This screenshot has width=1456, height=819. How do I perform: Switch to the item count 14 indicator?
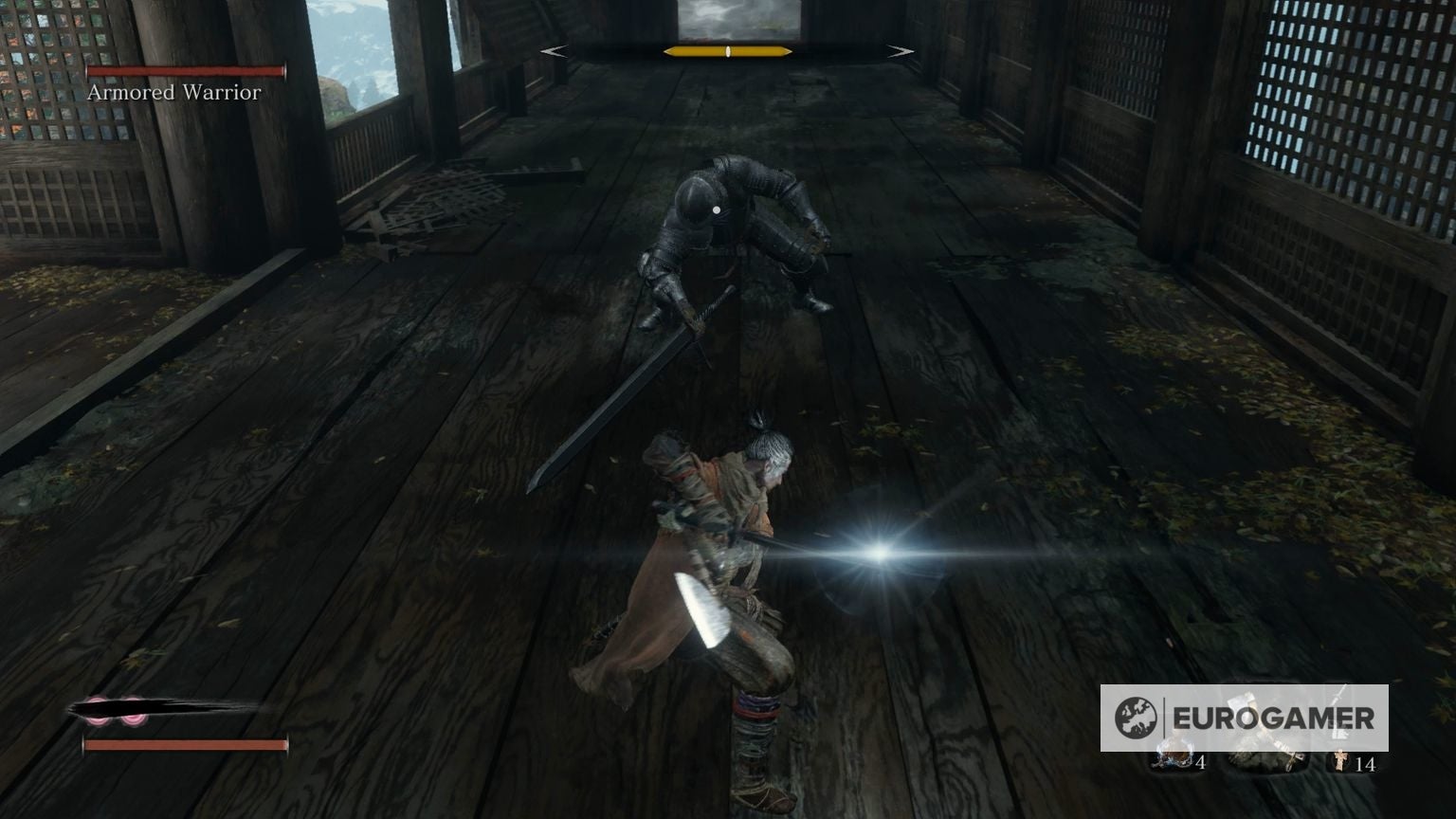click(1367, 765)
